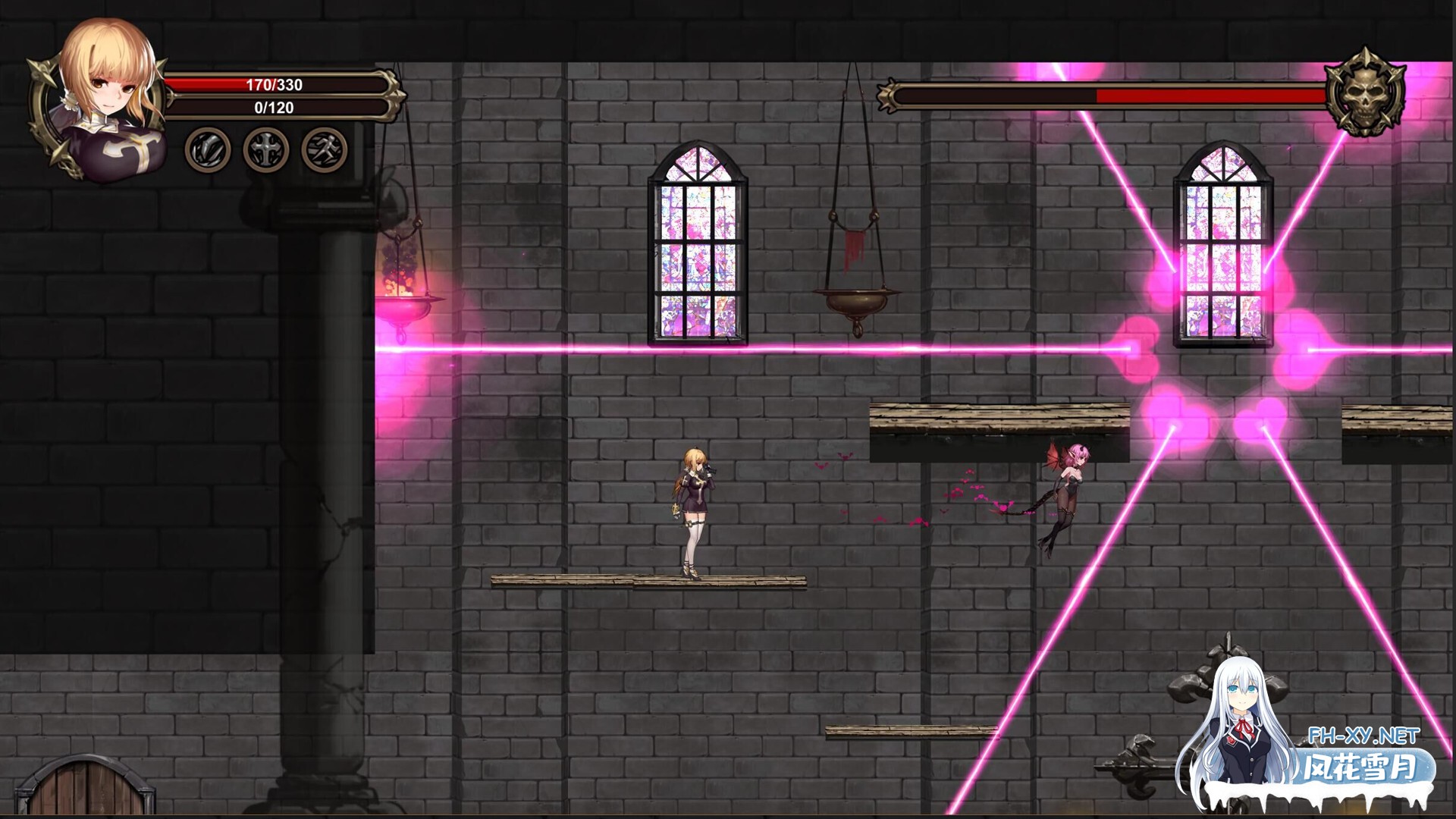The width and height of the screenshot is (1456, 819).
Task: Activate the claw slash skill icon
Action: coord(208,149)
